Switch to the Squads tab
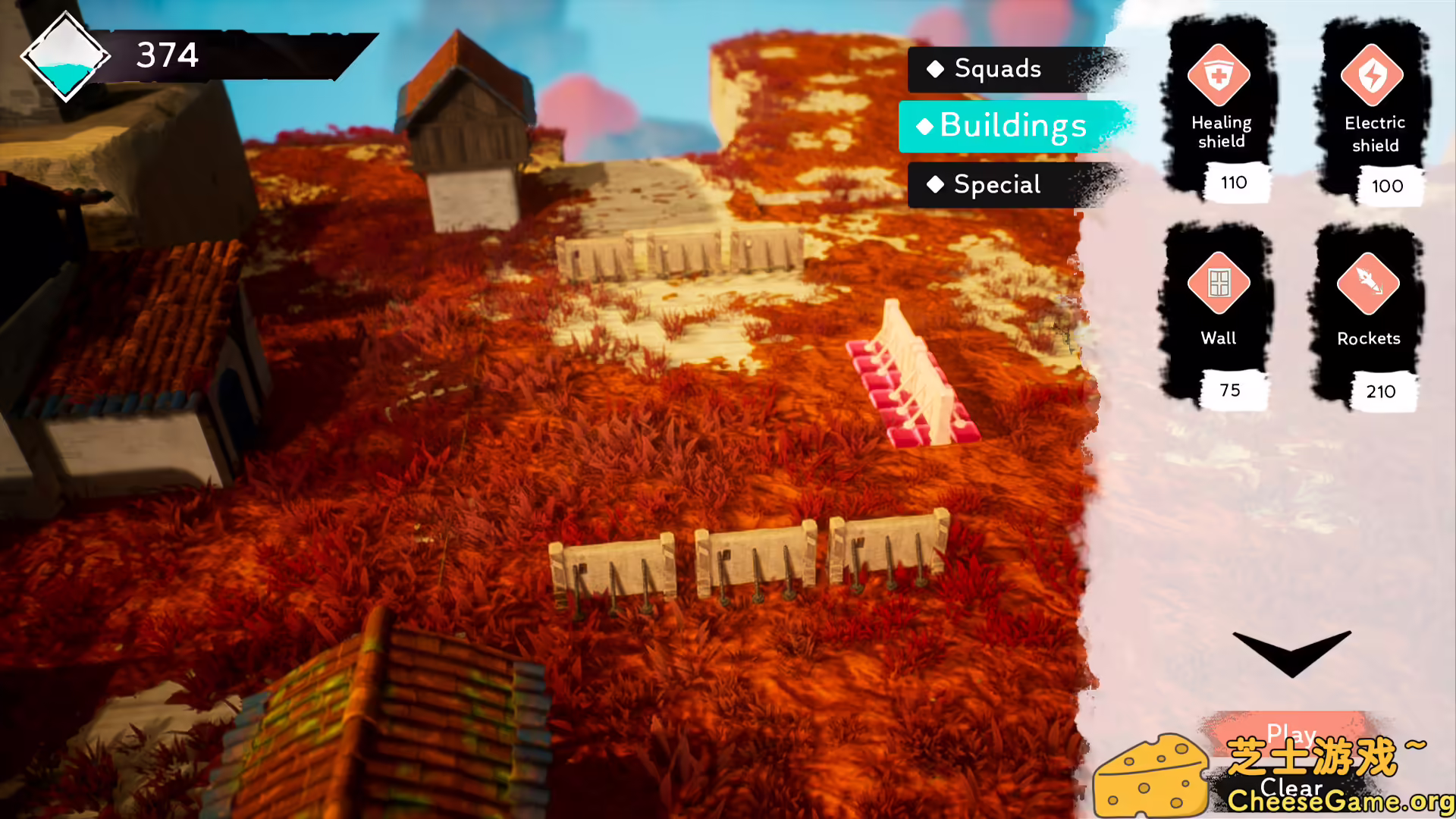The image size is (1456, 819). click(997, 70)
